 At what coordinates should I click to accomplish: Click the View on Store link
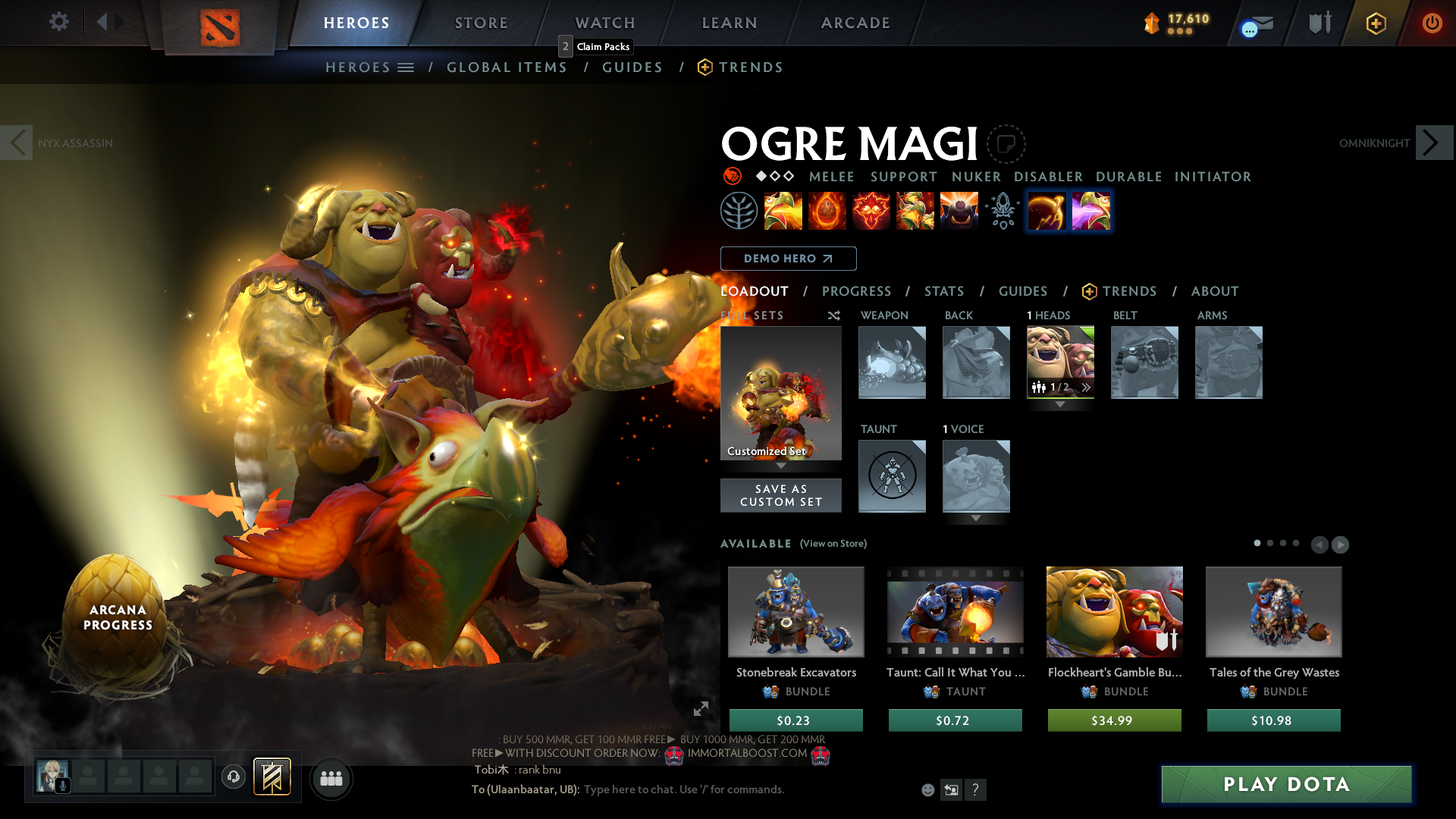click(x=833, y=544)
